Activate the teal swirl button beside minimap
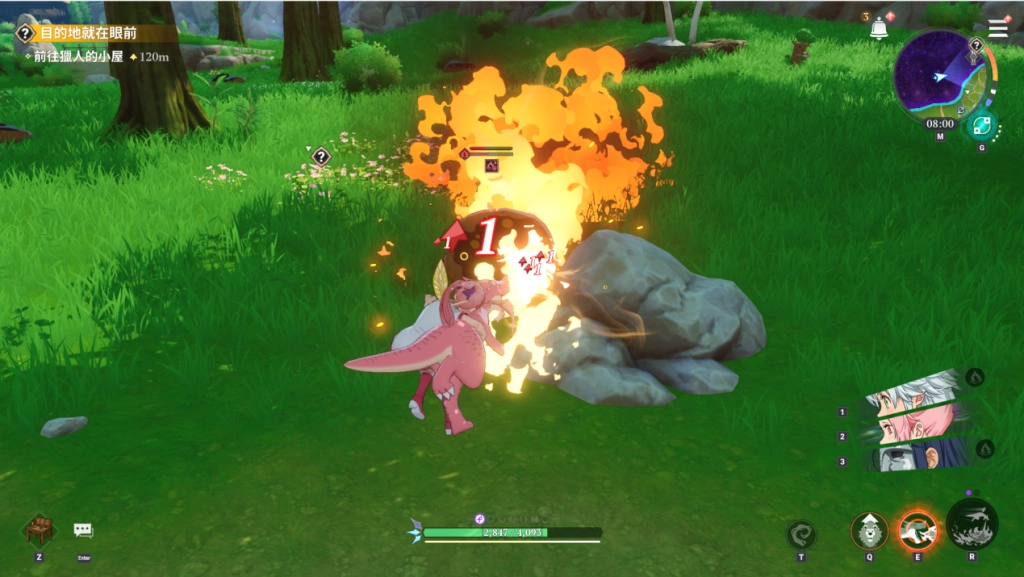The width and height of the screenshot is (1024, 577). tap(981, 126)
